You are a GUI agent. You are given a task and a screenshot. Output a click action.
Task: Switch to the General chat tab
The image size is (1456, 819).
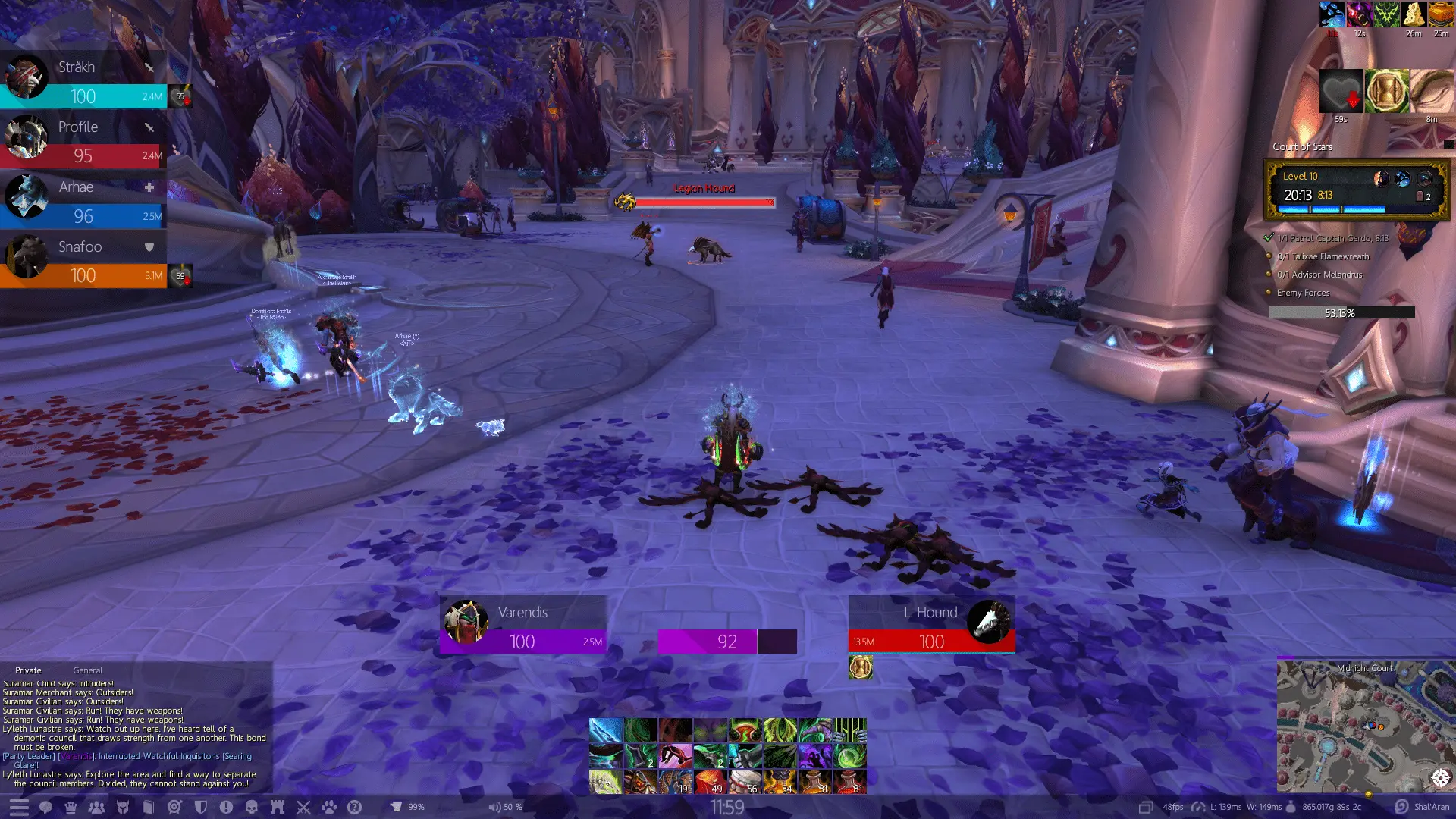coord(87,670)
